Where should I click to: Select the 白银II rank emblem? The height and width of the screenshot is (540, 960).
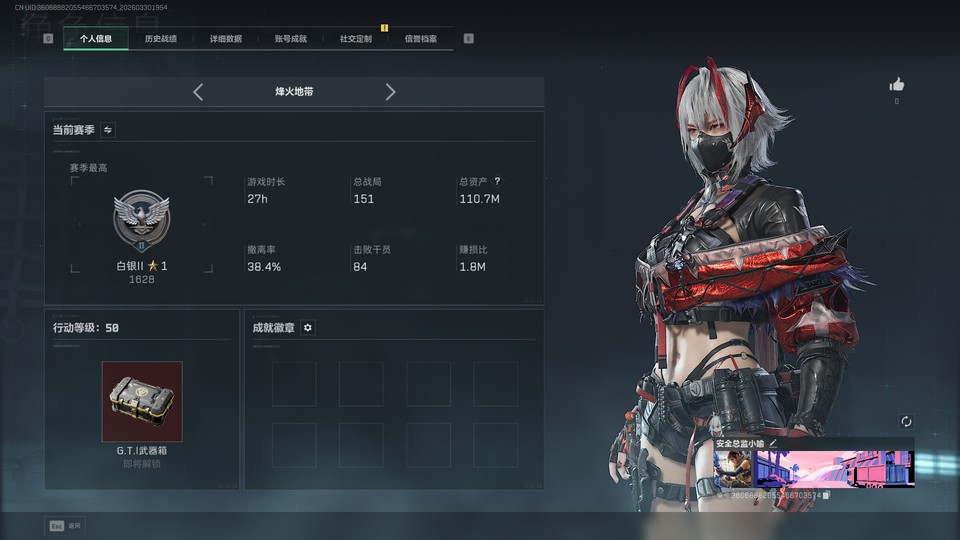(141, 222)
